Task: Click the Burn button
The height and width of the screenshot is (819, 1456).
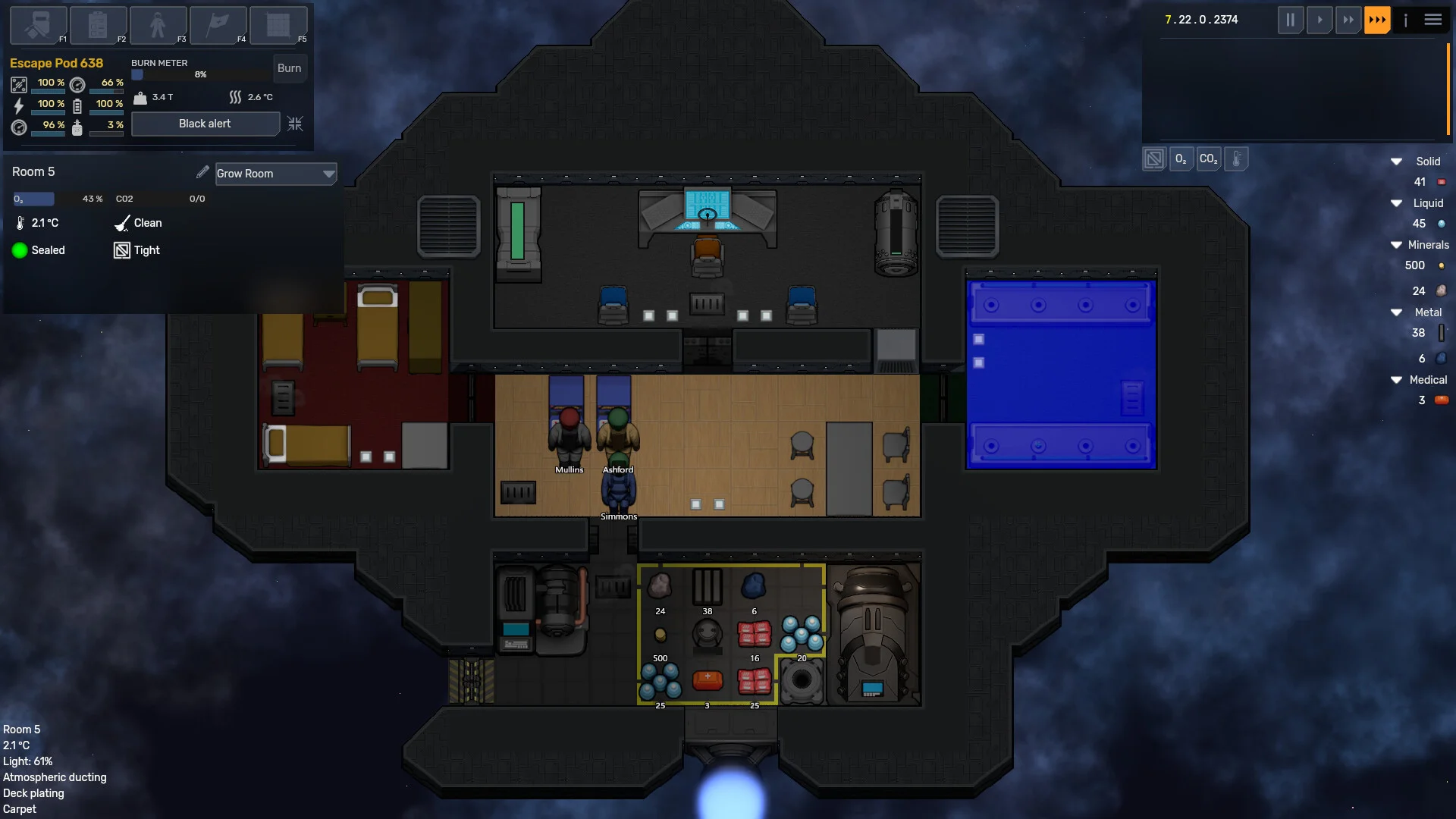Action: tap(289, 68)
